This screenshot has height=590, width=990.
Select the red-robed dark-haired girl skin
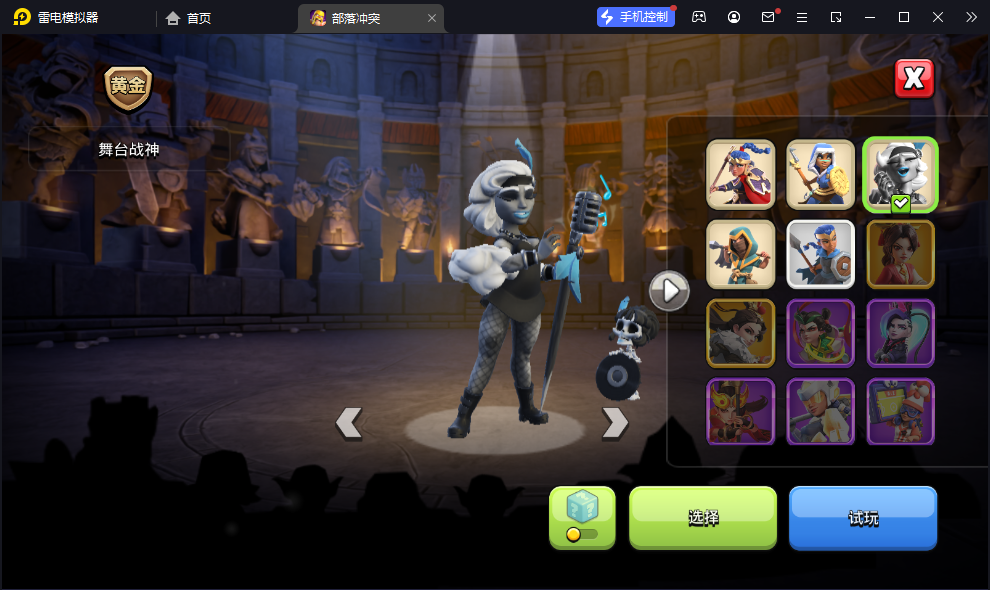(900, 254)
